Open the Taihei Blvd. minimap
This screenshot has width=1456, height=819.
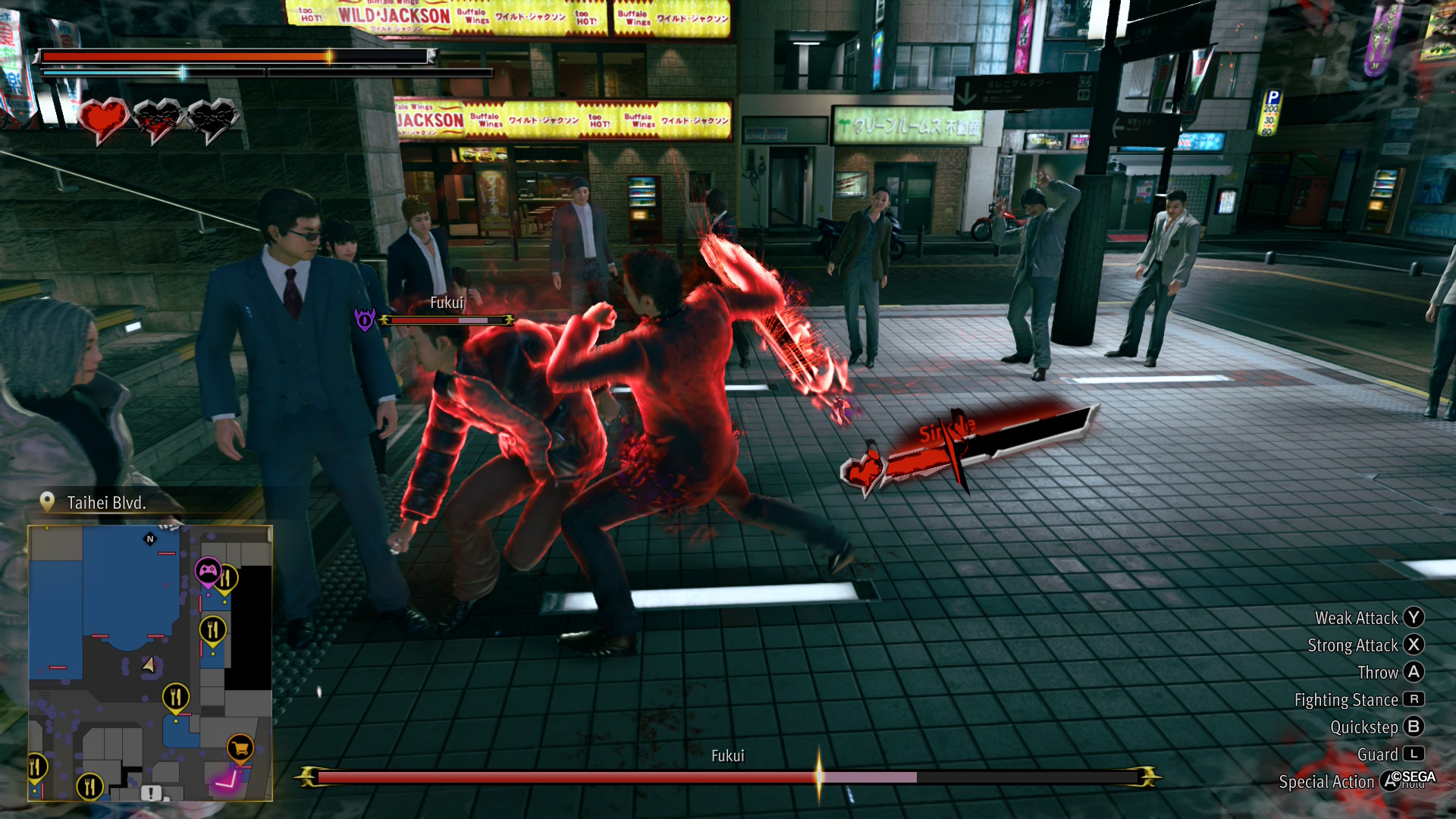coord(150,663)
